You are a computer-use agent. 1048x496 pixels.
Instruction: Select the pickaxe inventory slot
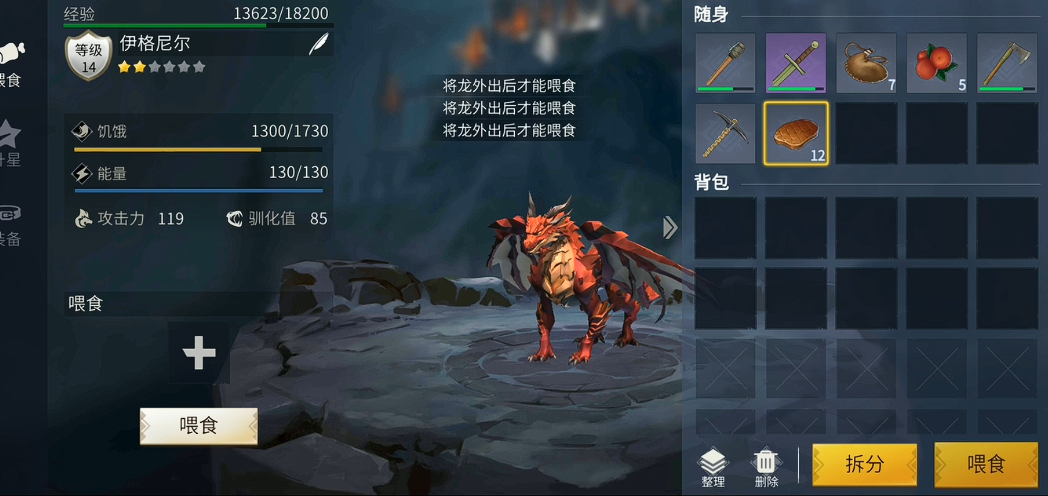(x=725, y=133)
